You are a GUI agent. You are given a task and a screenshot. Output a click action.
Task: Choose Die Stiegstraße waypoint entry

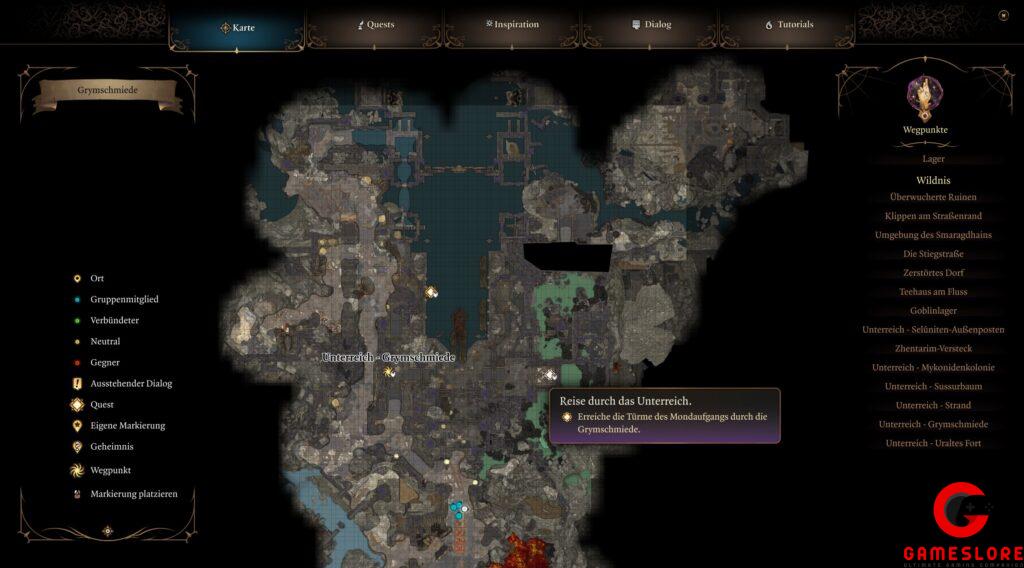click(x=933, y=254)
